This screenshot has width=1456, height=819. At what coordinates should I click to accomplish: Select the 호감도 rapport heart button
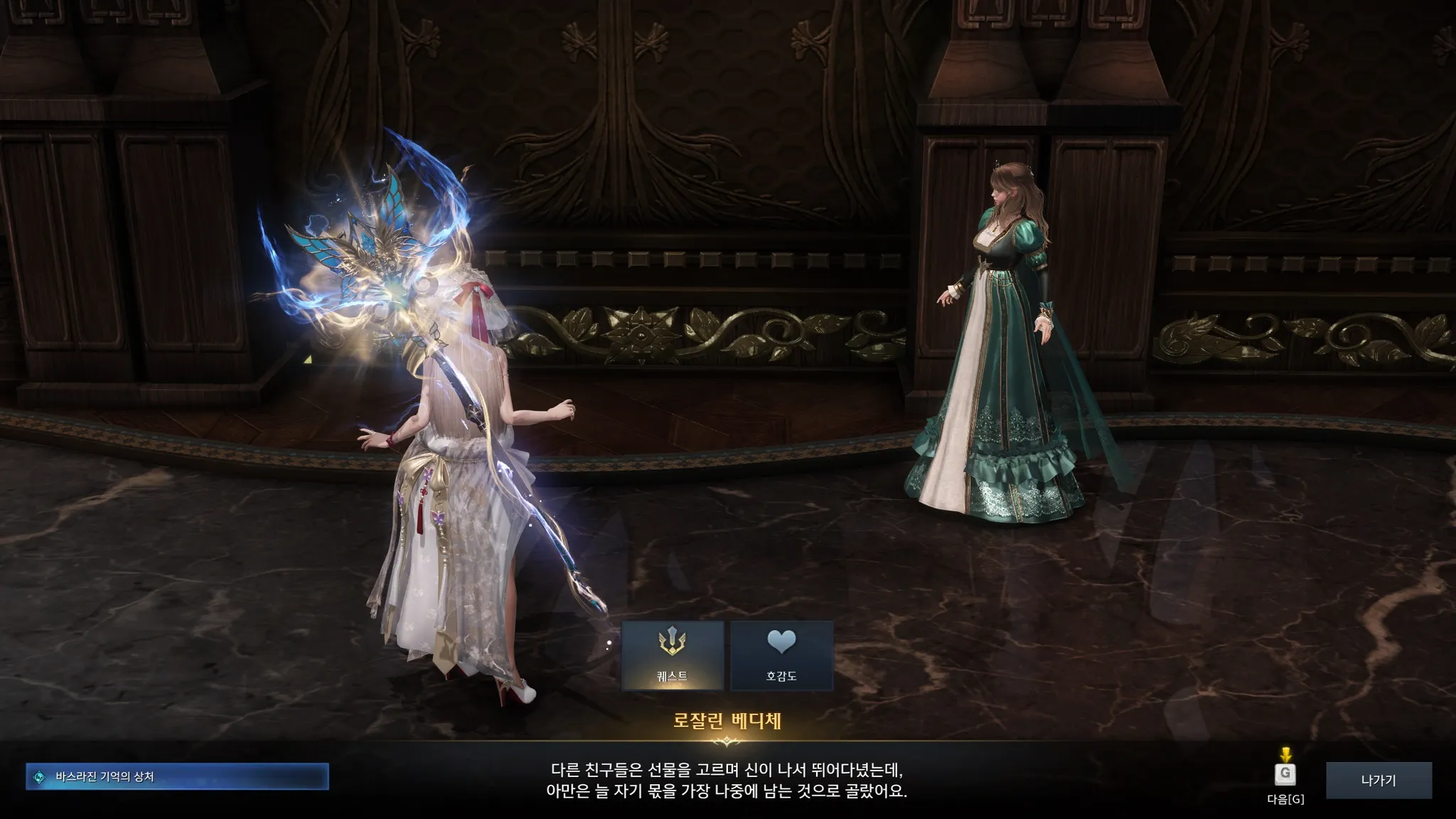tap(781, 655)
